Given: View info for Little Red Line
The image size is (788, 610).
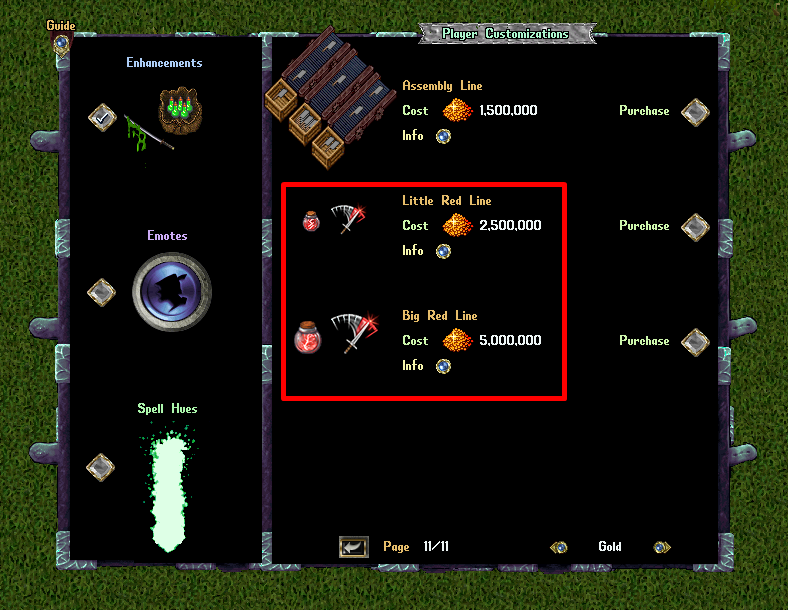Looking at the screenshot, I should pos(443,251).
